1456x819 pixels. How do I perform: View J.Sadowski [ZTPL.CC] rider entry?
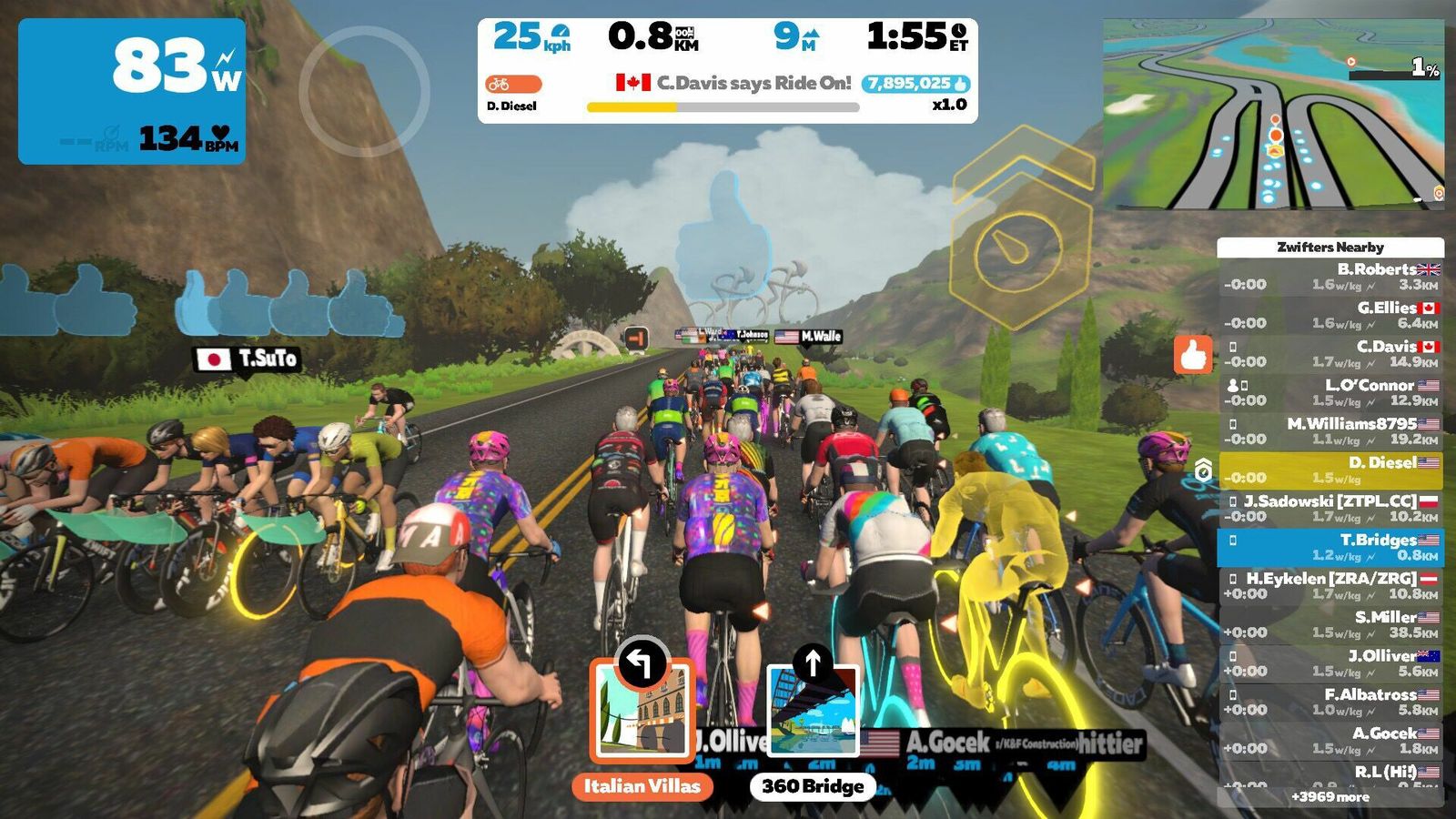tap(1330, 509)
